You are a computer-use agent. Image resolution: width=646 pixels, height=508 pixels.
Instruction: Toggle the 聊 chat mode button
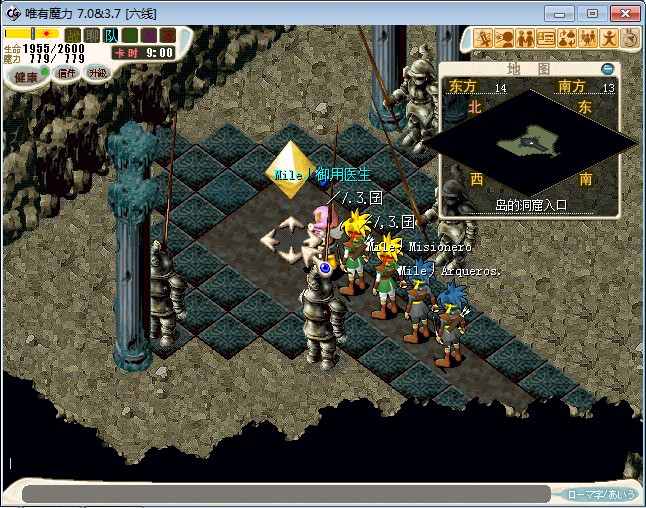coord(91,35)
